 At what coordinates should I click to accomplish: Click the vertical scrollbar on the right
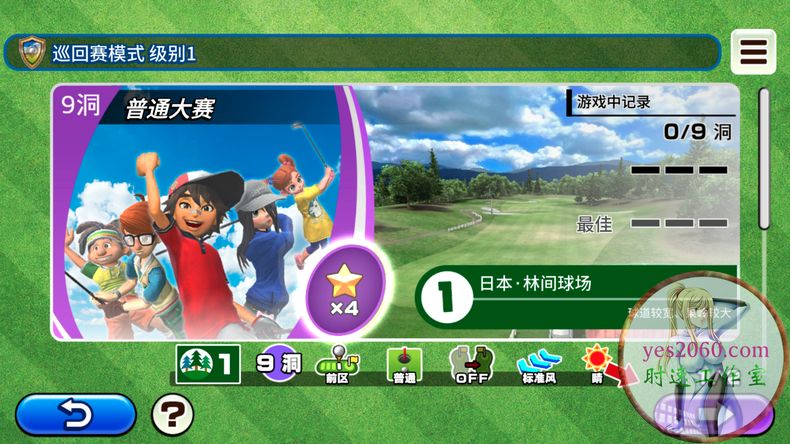click(764, 160)
